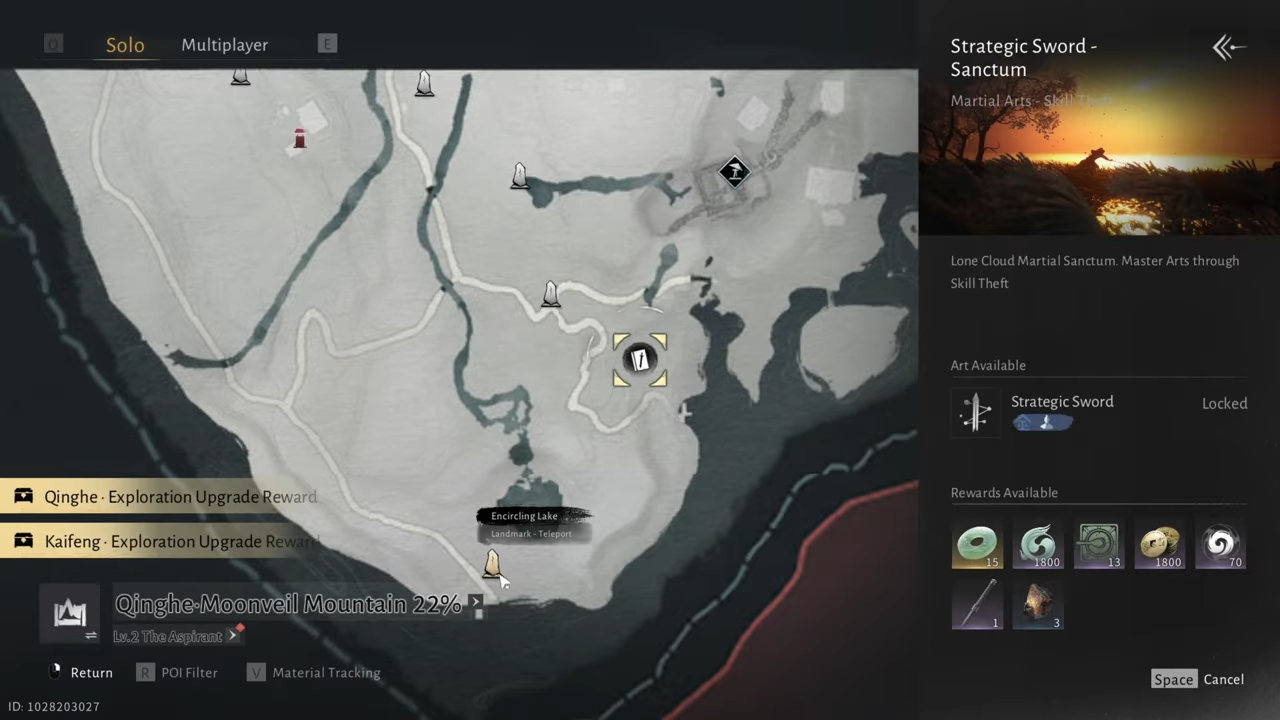Close the Strategic Sword panel with arrow

tap(1228, 47)
